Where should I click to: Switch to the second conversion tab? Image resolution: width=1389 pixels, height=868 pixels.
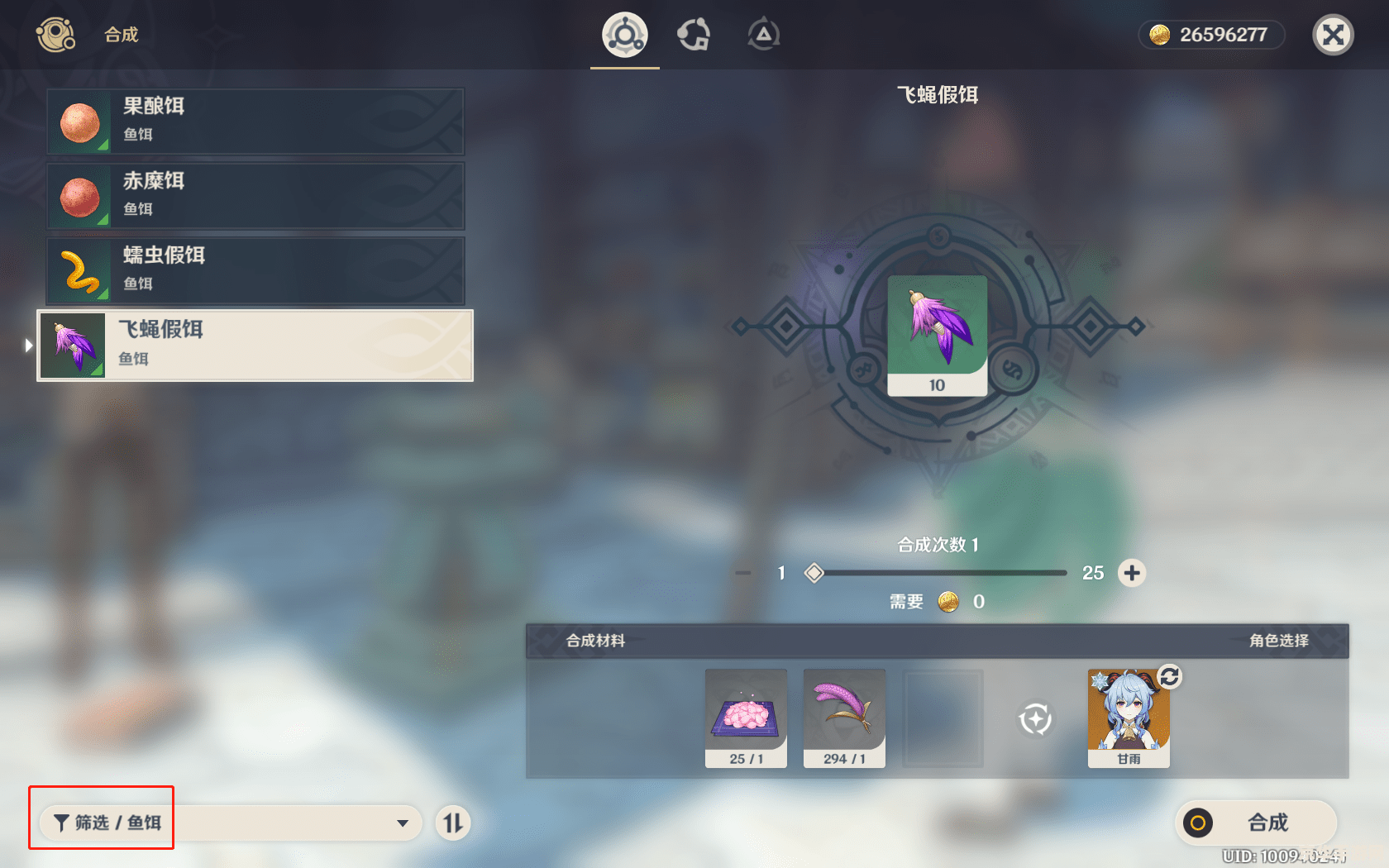click(694, 35)
